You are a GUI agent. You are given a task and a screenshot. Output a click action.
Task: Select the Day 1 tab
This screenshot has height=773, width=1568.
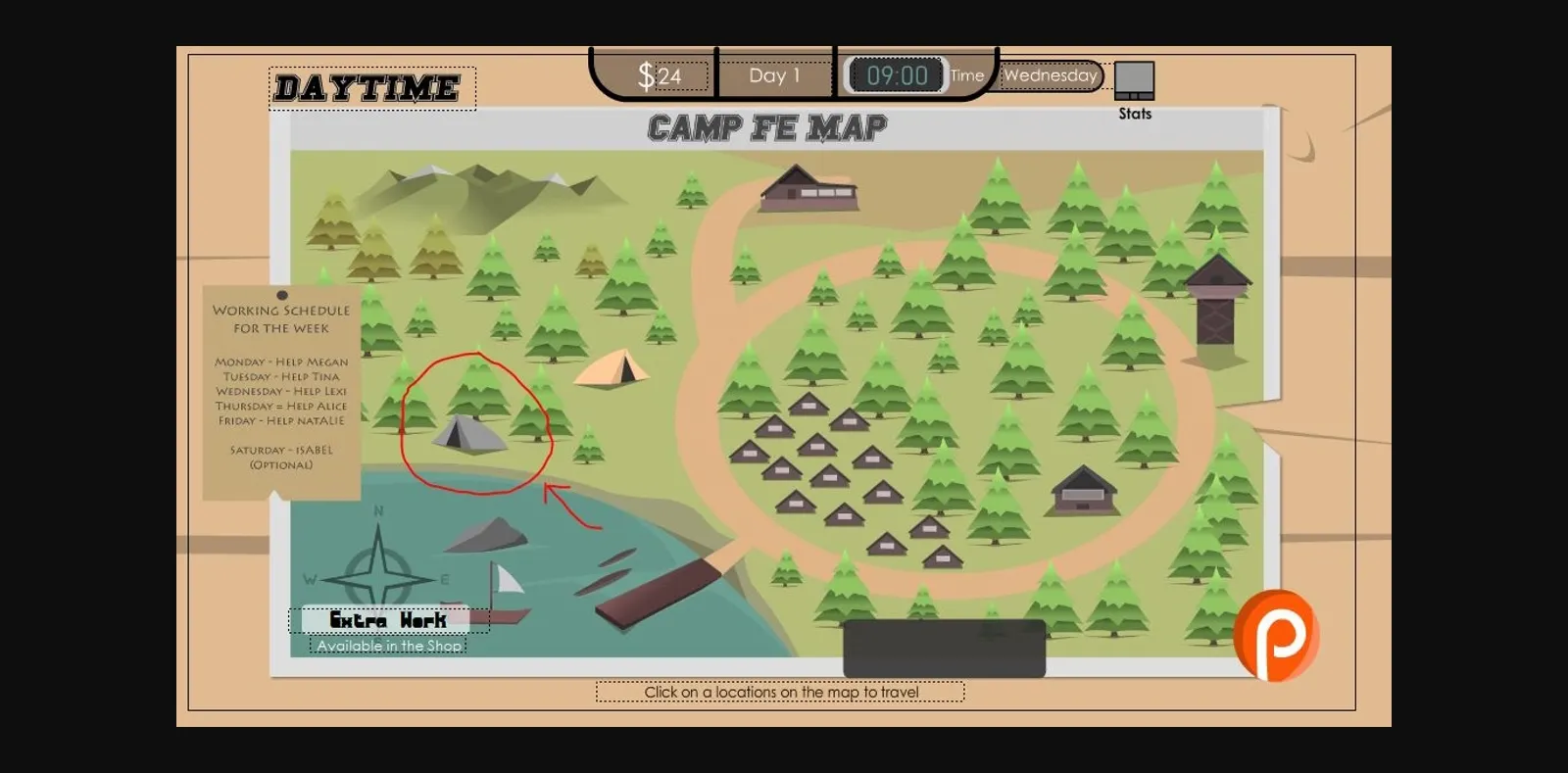pyautogui.click(x=775, y=74)
